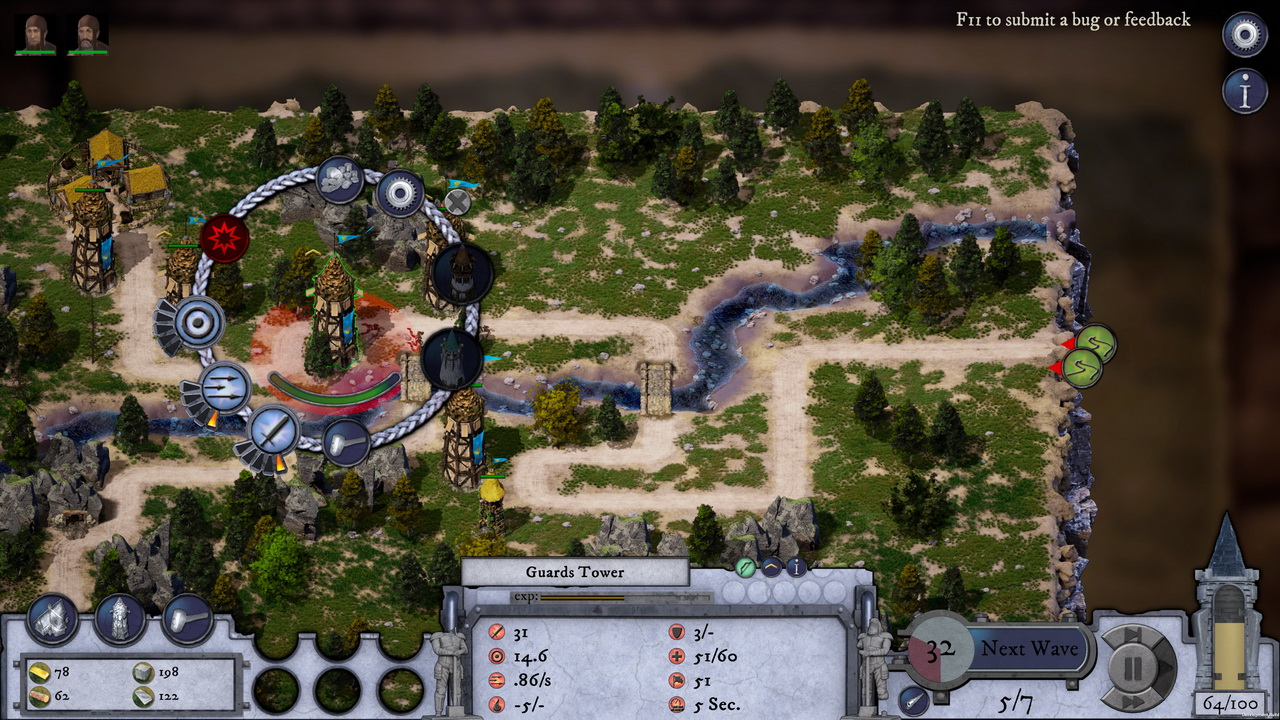Click the tower info icon in stats panel
The image size is (1280, 720).
click(x=797, y=567)
